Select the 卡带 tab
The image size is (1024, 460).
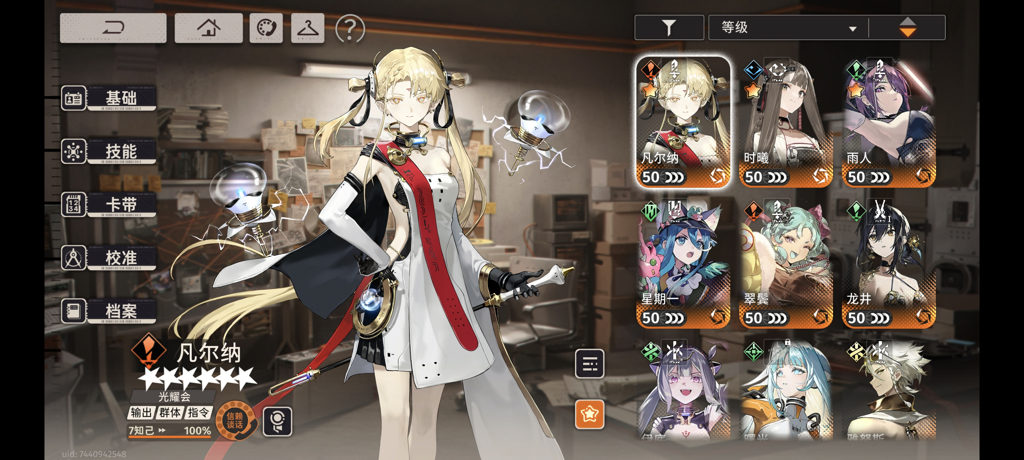(109, 204)
